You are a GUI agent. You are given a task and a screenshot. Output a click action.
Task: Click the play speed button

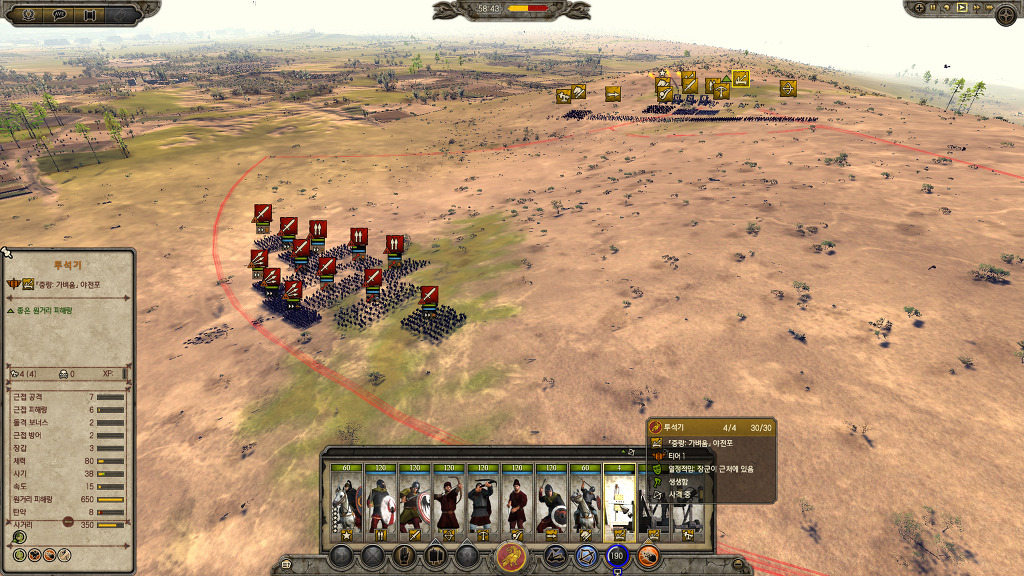[x=962, y=8]
